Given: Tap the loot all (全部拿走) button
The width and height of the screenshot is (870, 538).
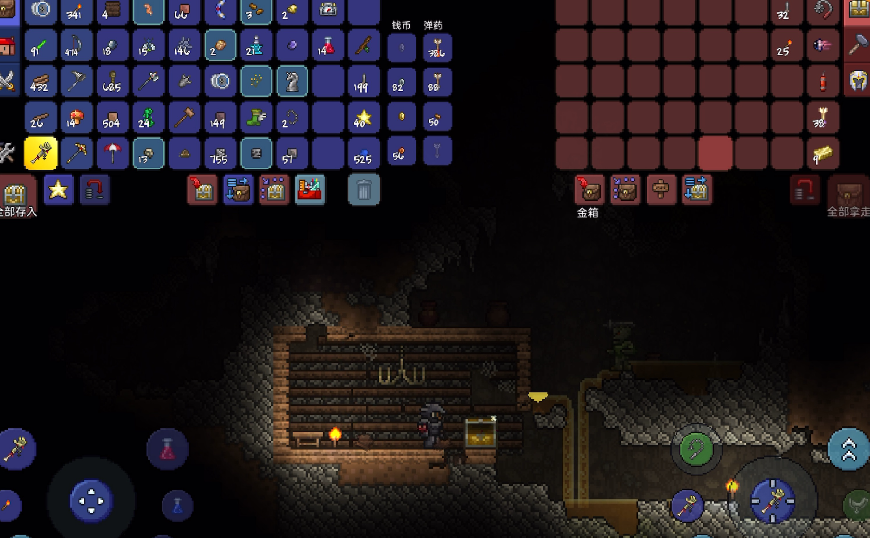Looking at the screenshot, I should tap(849, 193).
